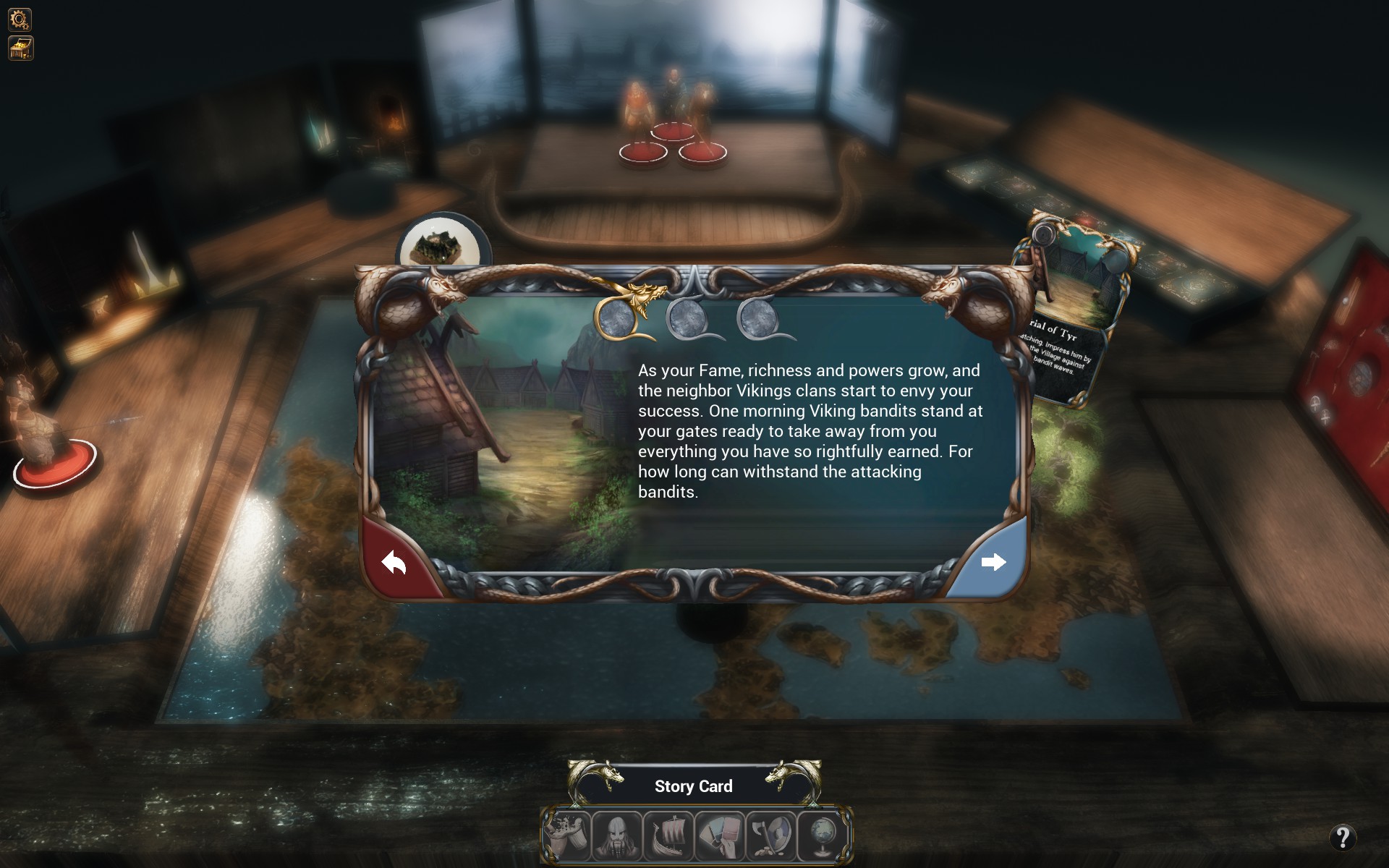
Task: Open the treasure chest icon
Action: 20,48
